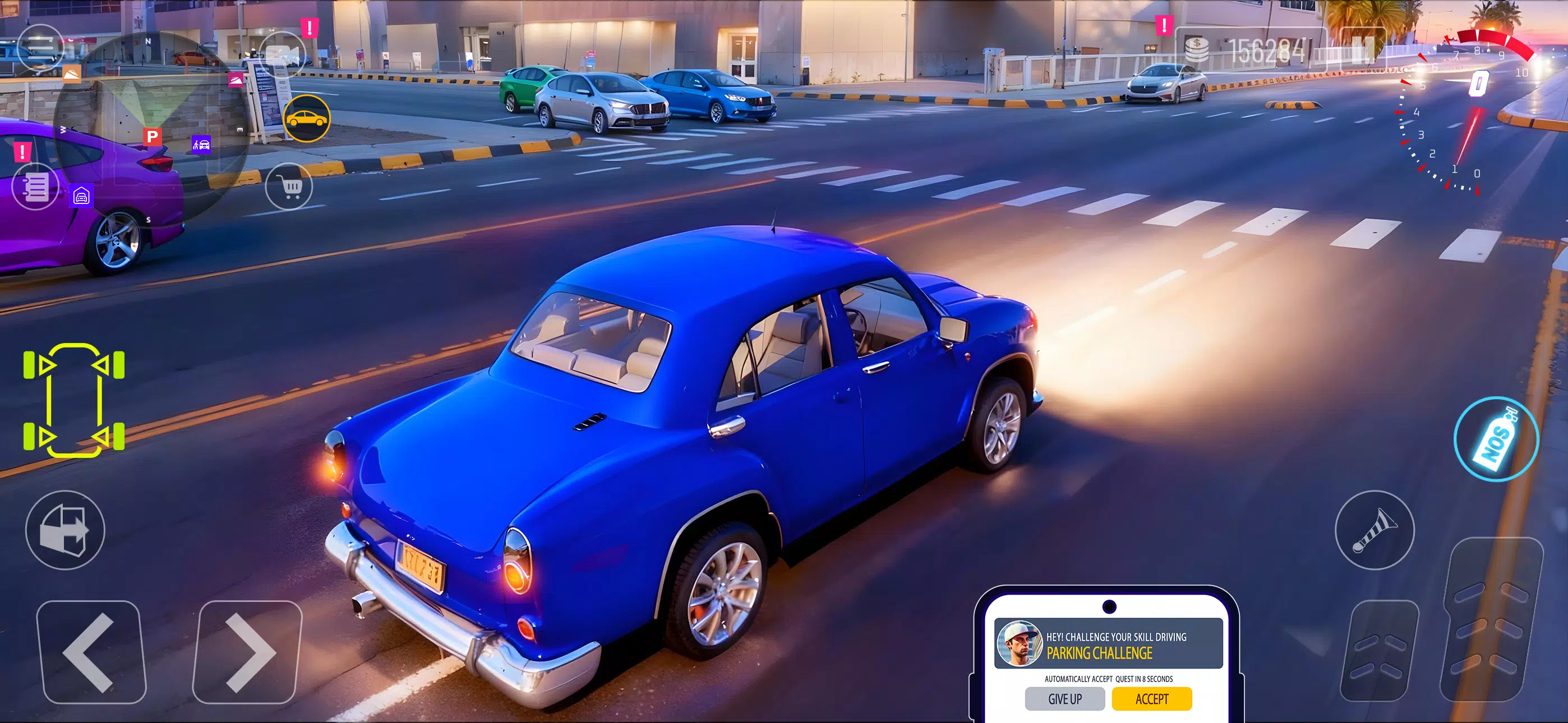This screenshot has width=1568, height=723.
Task: Activate the NOS boost
Action: [1497, 439]
